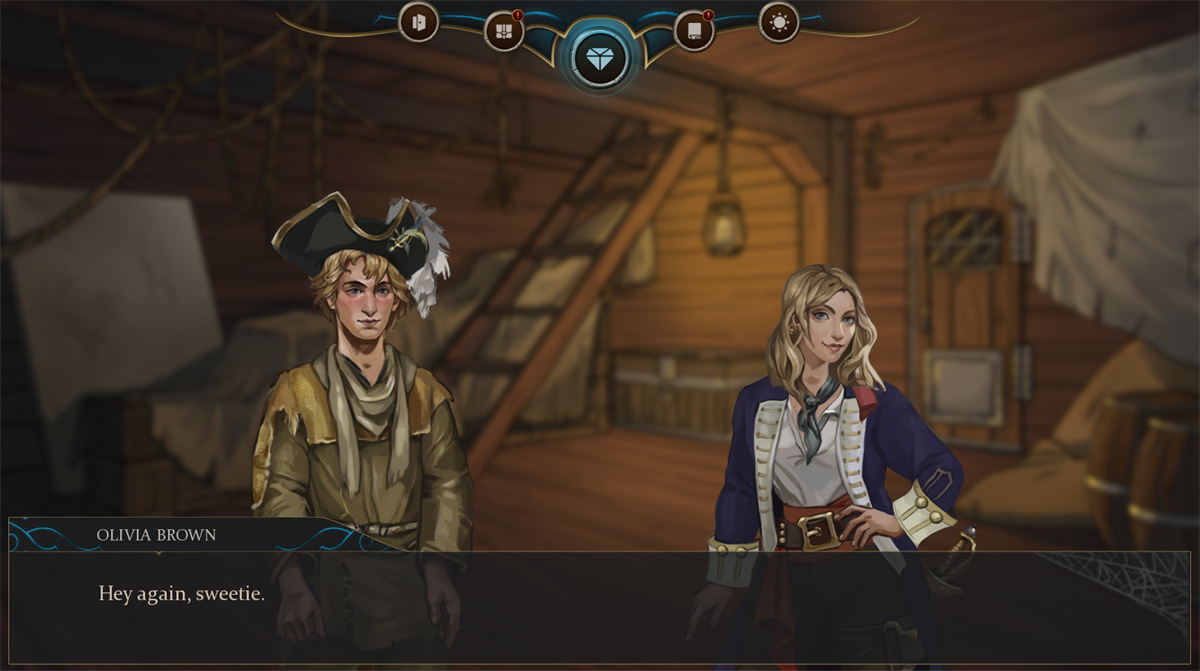Open the sun-shaped settings icon
1200x671 pixels.
coord(779,22)
